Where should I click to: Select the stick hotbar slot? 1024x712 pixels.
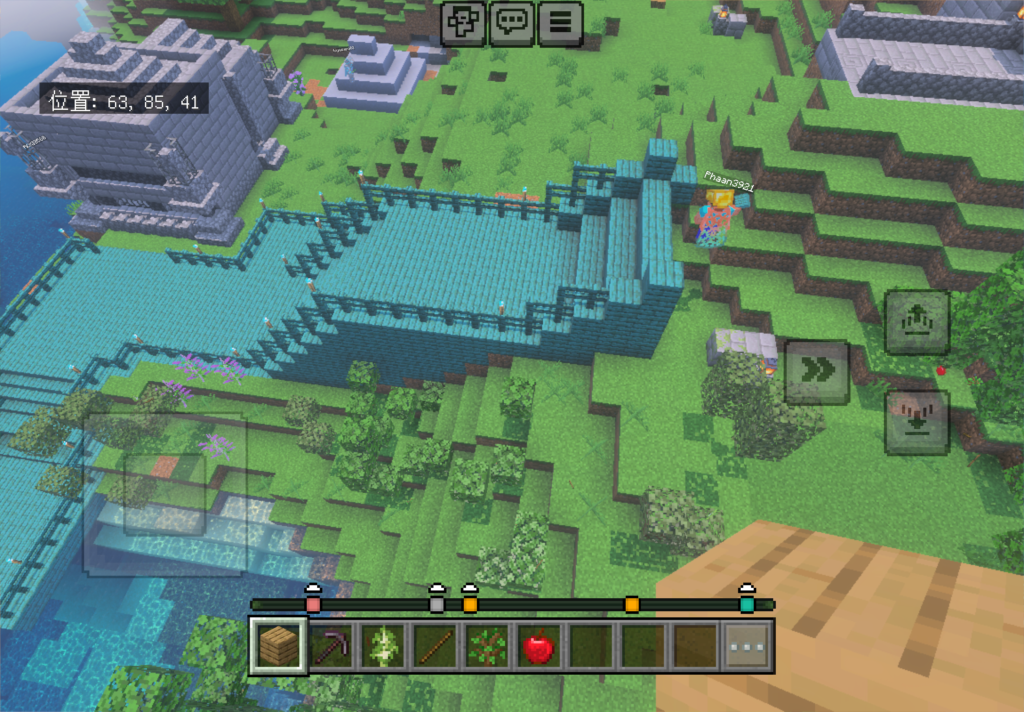pos(435,646)
